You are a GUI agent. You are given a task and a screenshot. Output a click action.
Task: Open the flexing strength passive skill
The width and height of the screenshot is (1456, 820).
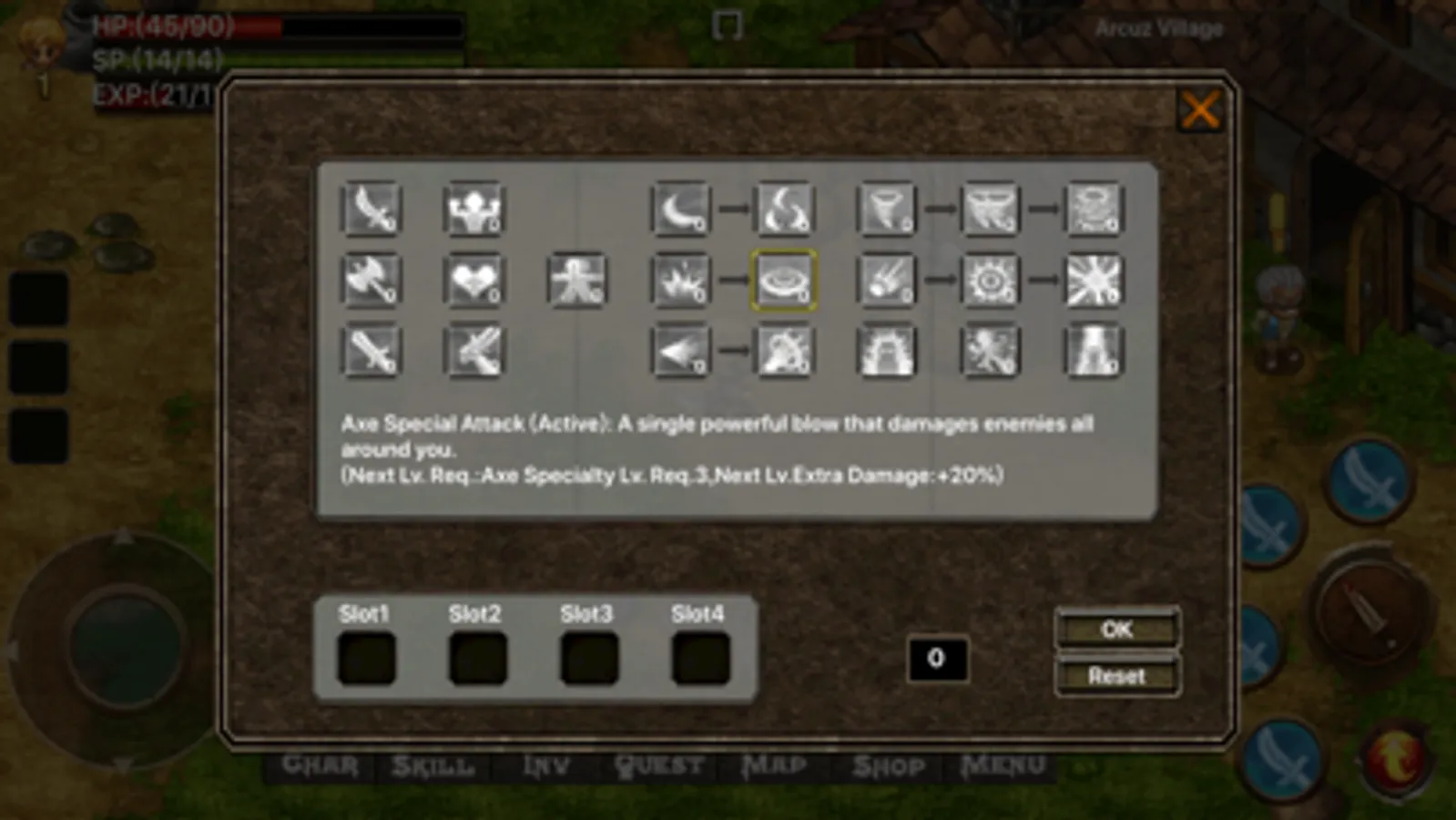click(x=473, y=210)
